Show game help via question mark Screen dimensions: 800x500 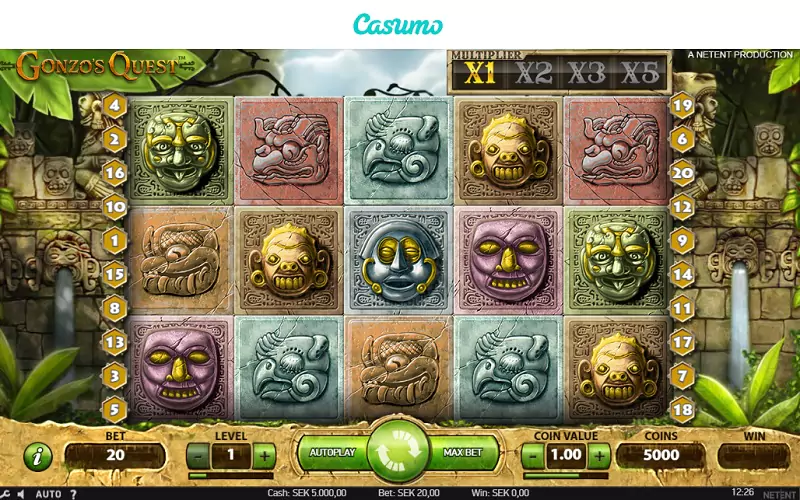coord(72,493)
